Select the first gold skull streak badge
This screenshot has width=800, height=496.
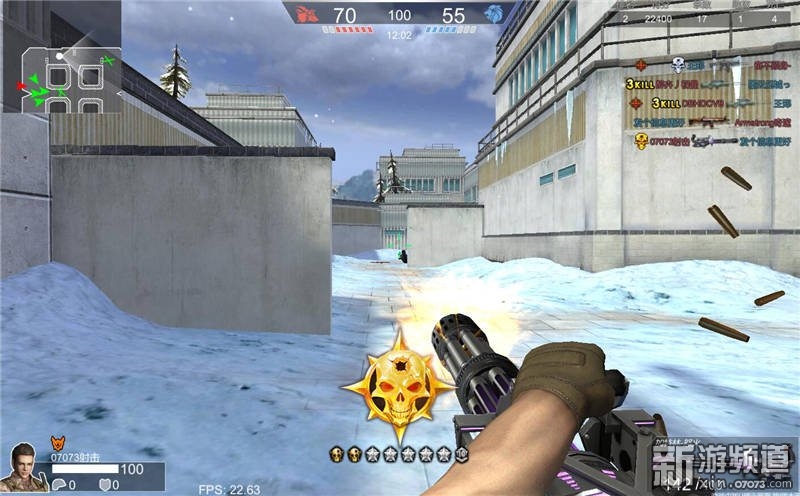pos(337,454)
